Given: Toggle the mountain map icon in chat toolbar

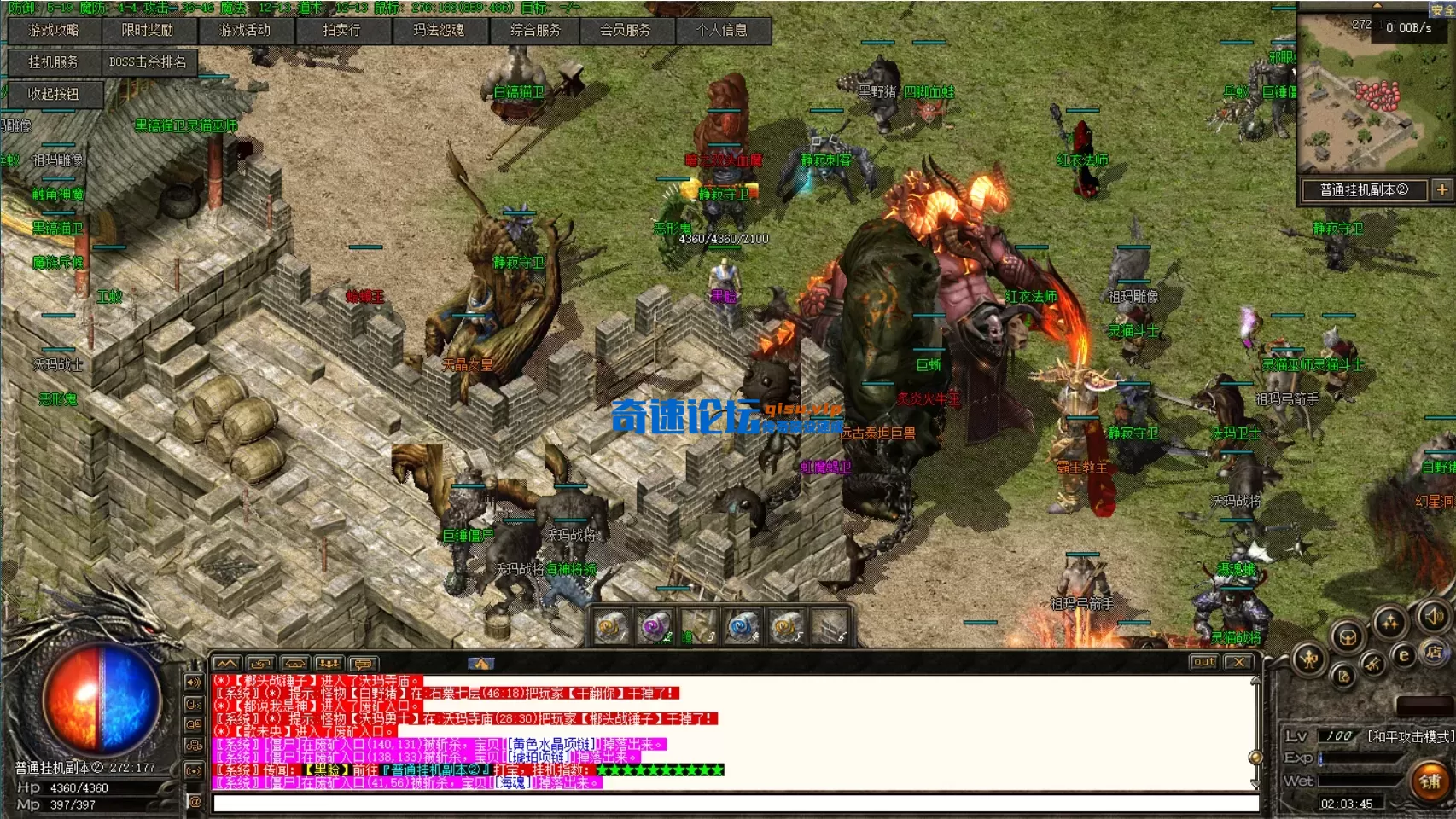Looking at the screenshot, I should click(x=227, y=664).
